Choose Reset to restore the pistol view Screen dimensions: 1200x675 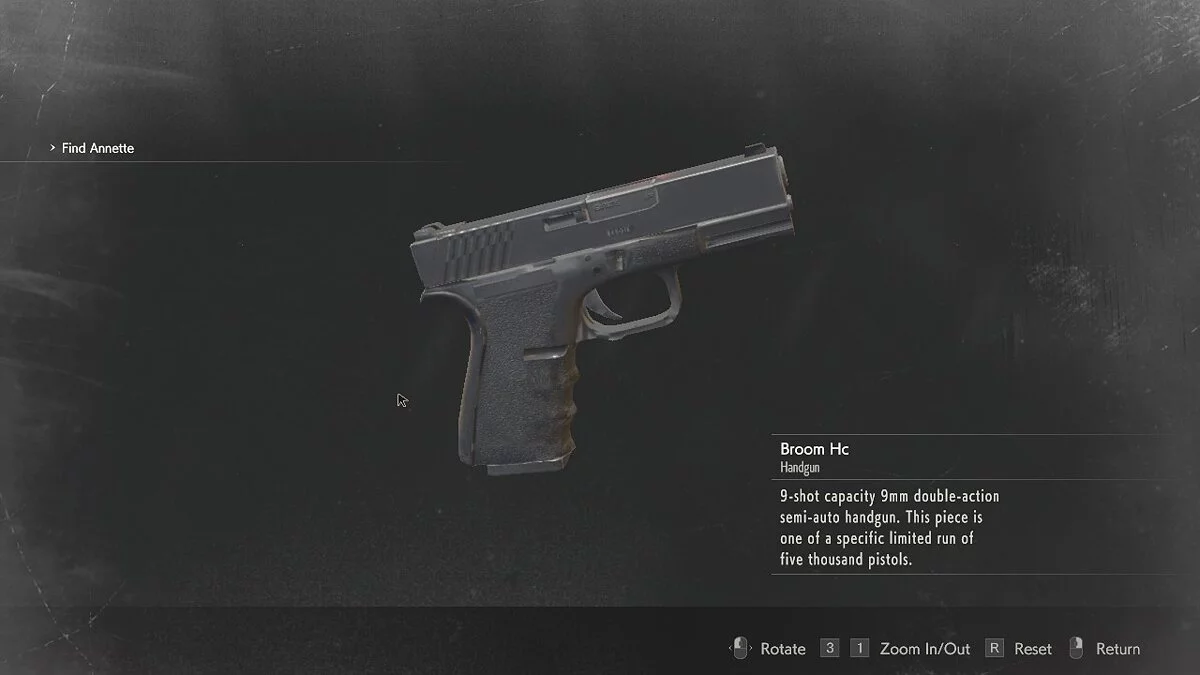click(1032, 649)
